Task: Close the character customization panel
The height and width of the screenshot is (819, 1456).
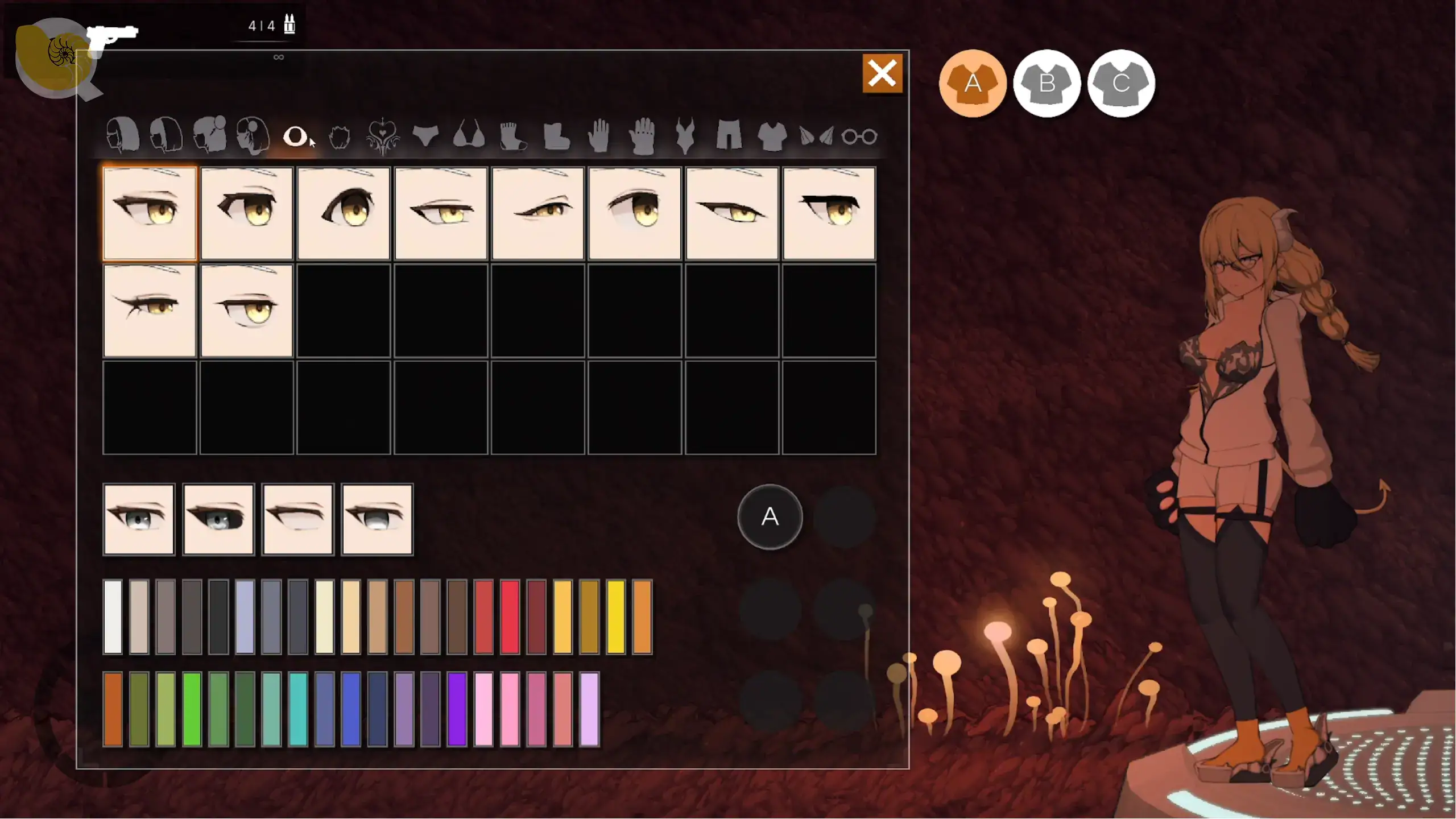Action: pyautogui.click(x=882, y=73)
